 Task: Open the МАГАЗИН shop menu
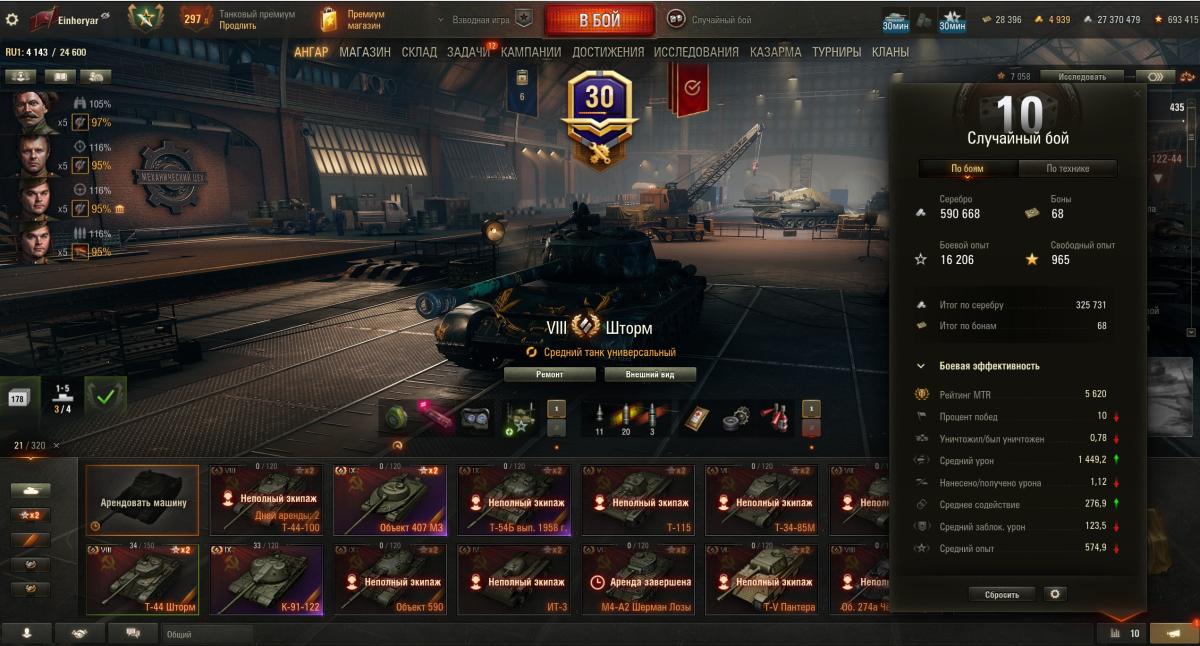click(364, 52)
